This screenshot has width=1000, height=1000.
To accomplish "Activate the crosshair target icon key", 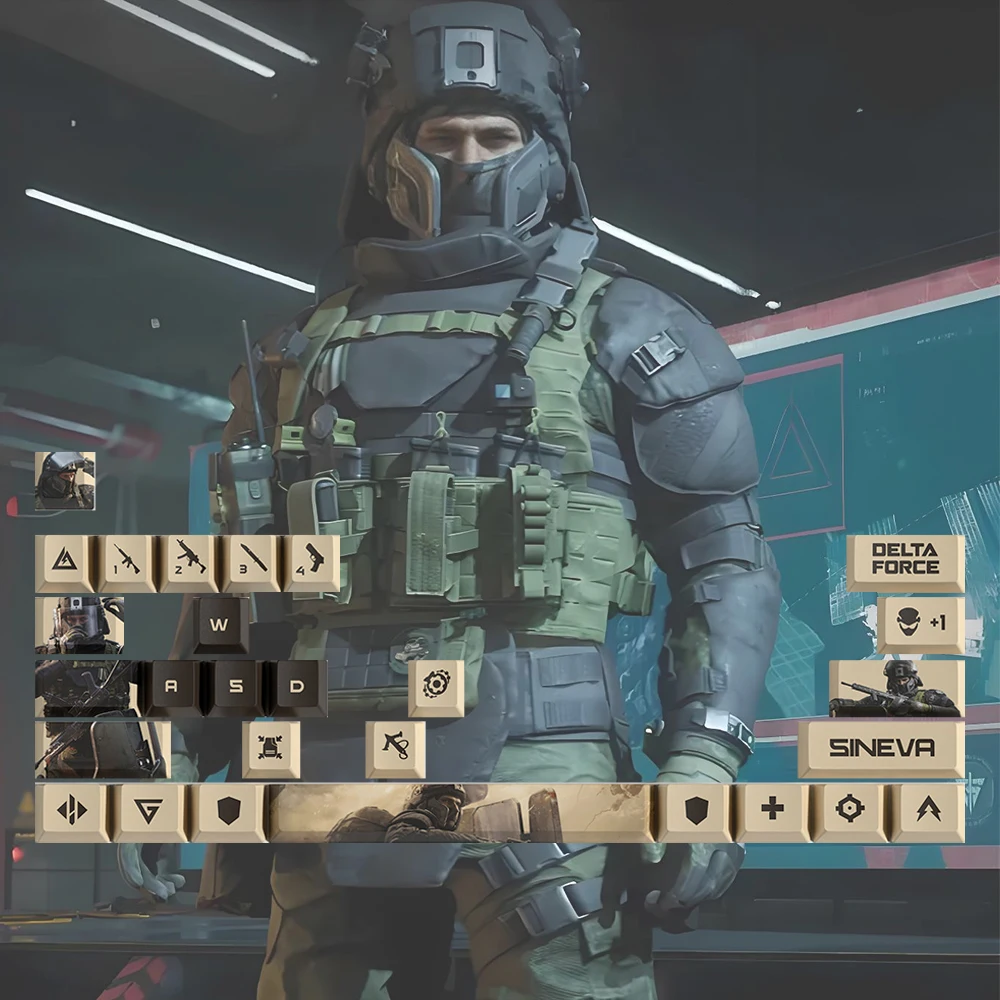I will click(x=849, y=811).
